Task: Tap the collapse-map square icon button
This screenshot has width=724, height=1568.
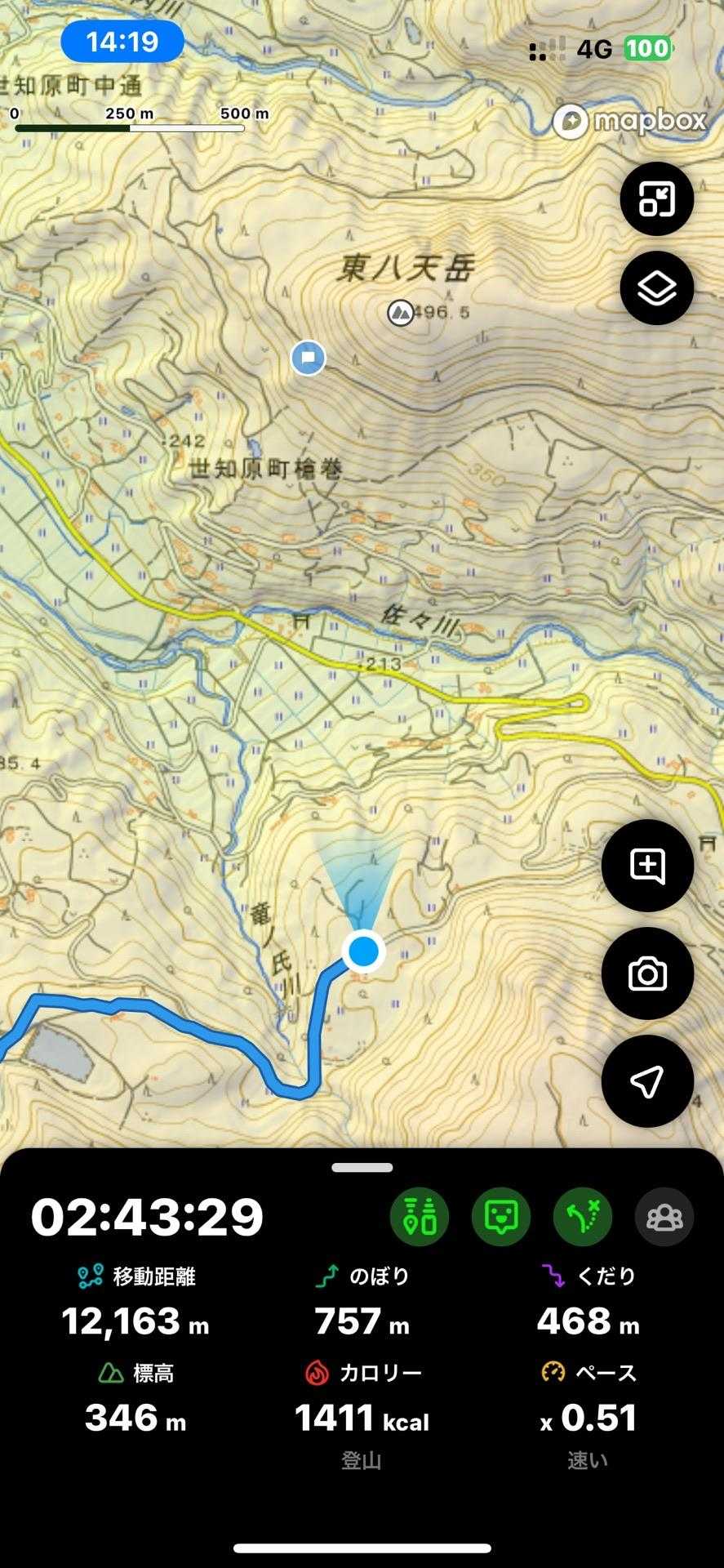Action: pos(656,199)
